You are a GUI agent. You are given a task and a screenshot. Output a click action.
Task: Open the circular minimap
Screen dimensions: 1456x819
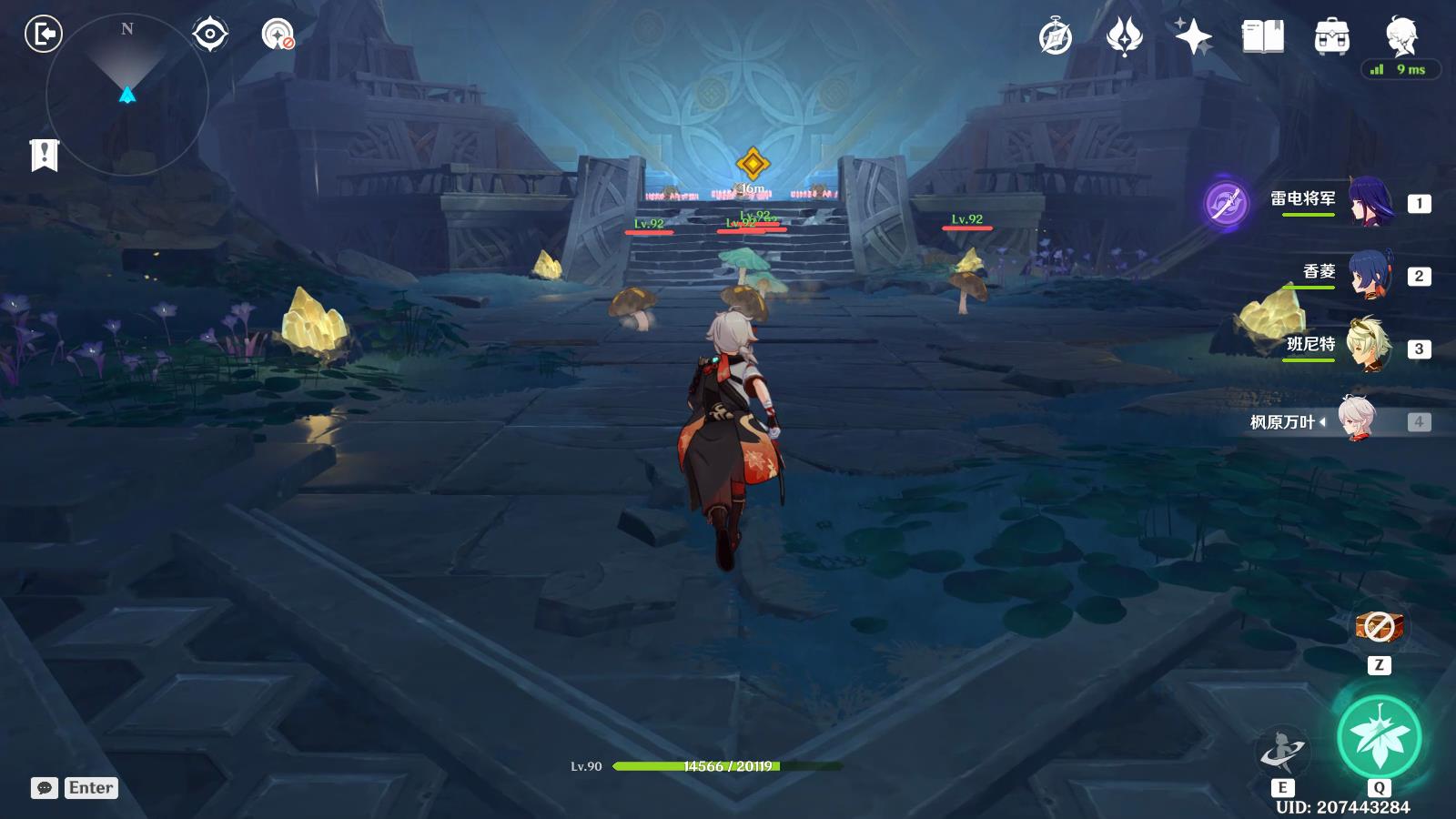click(127, 95)
